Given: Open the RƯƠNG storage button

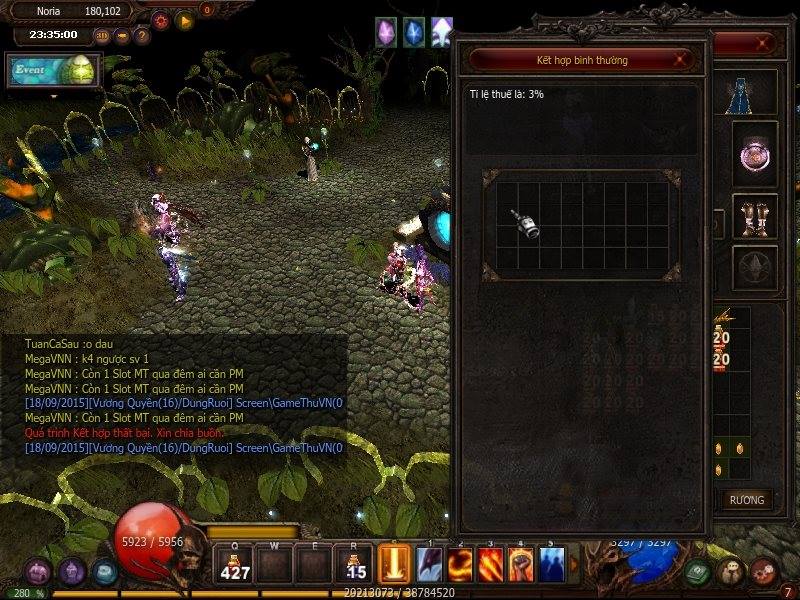Looking at the screenshot, I should tap(746, 500).
